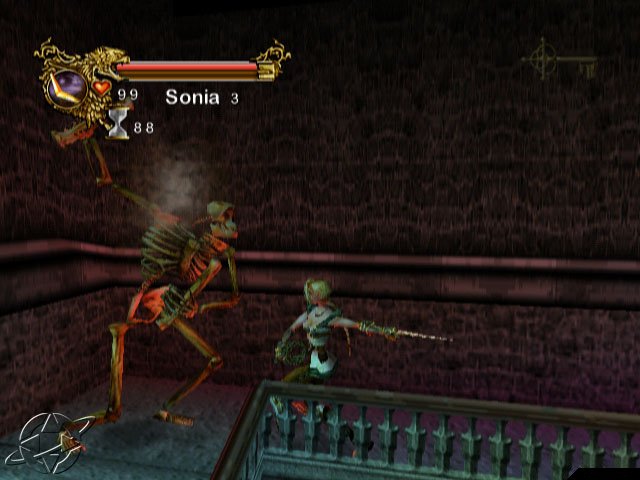Screen dimensions: 640x480
Task: Click the key icon in the HUD
Action: (559, 64)
